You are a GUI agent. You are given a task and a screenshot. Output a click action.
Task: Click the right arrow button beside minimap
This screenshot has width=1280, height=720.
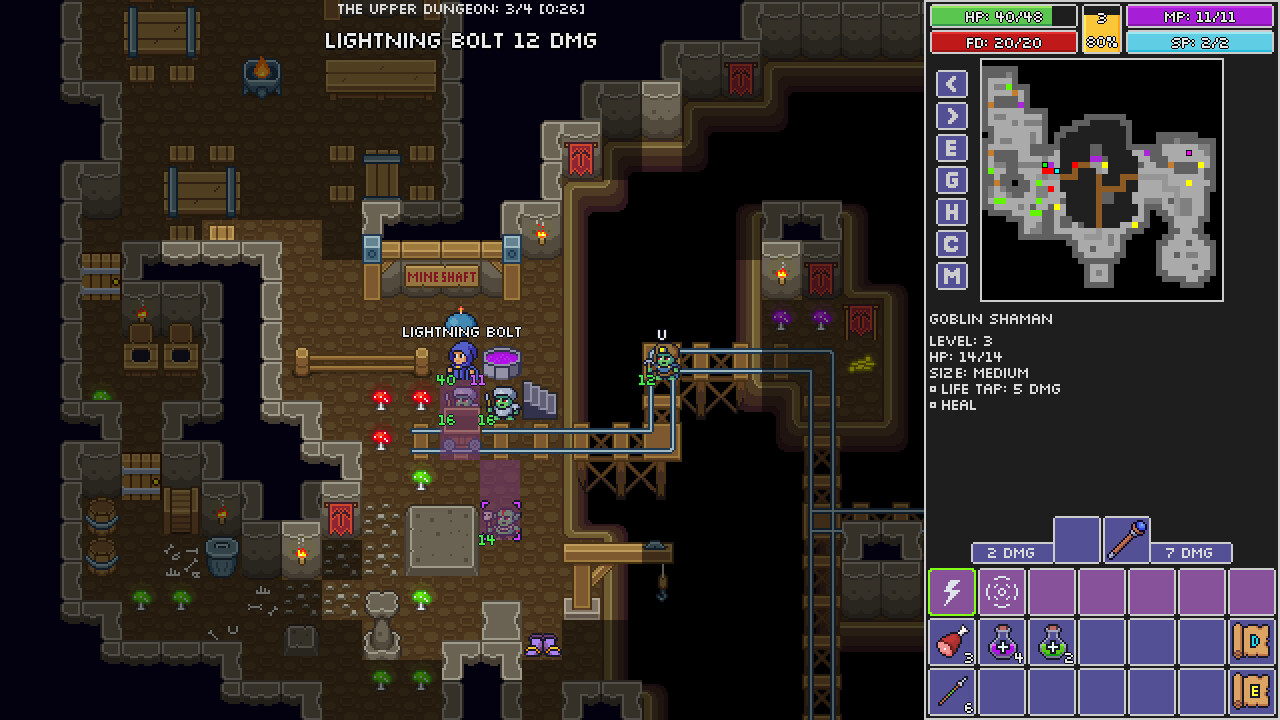(x=951, y=116)
